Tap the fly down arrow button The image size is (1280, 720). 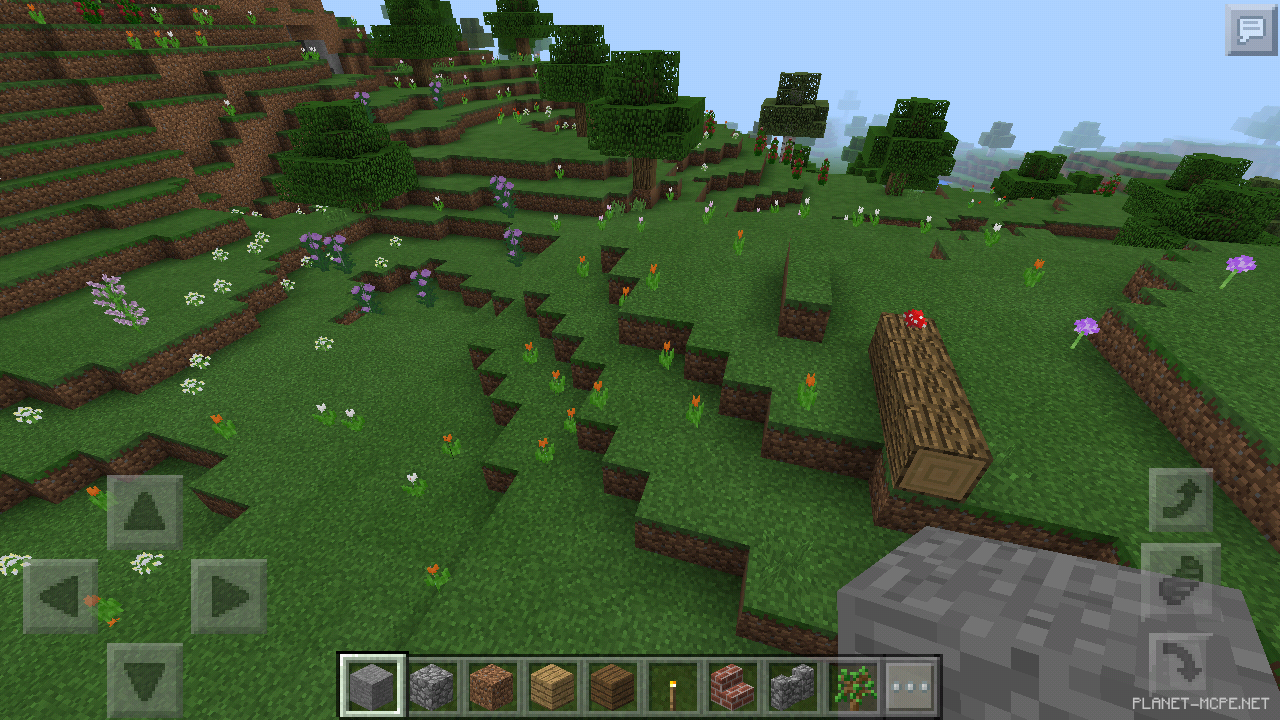point(1180,664)
